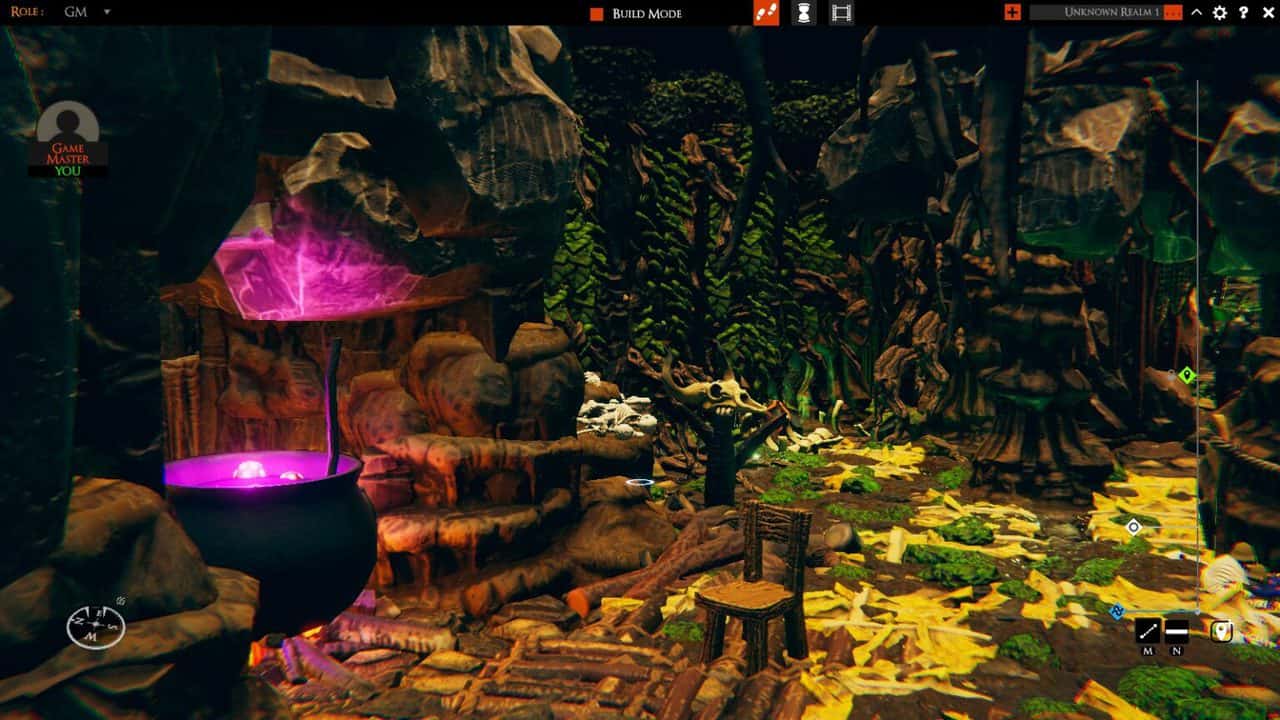Open realm options via the ellipsis button
The height and width of the screenshot is (720, 1280).
click(x=1173, y=12)
